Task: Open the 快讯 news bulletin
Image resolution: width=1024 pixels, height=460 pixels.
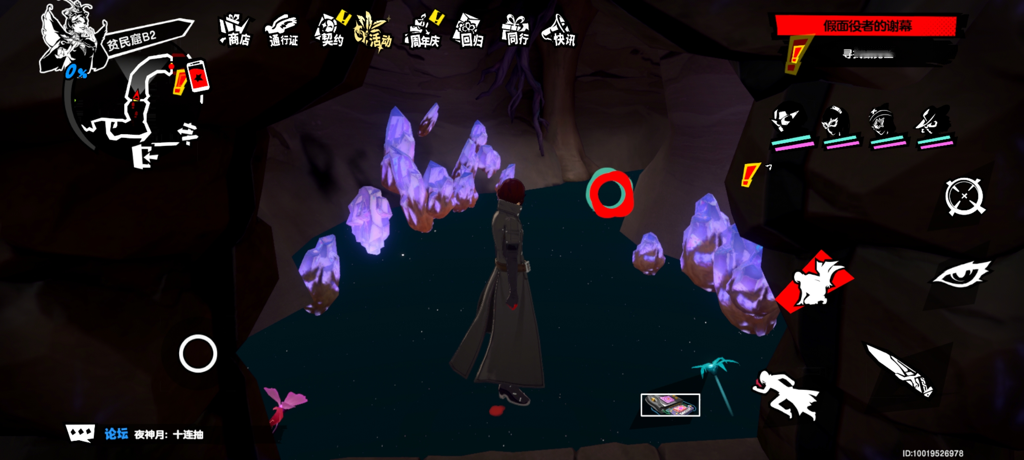Action: pos(562,31)
